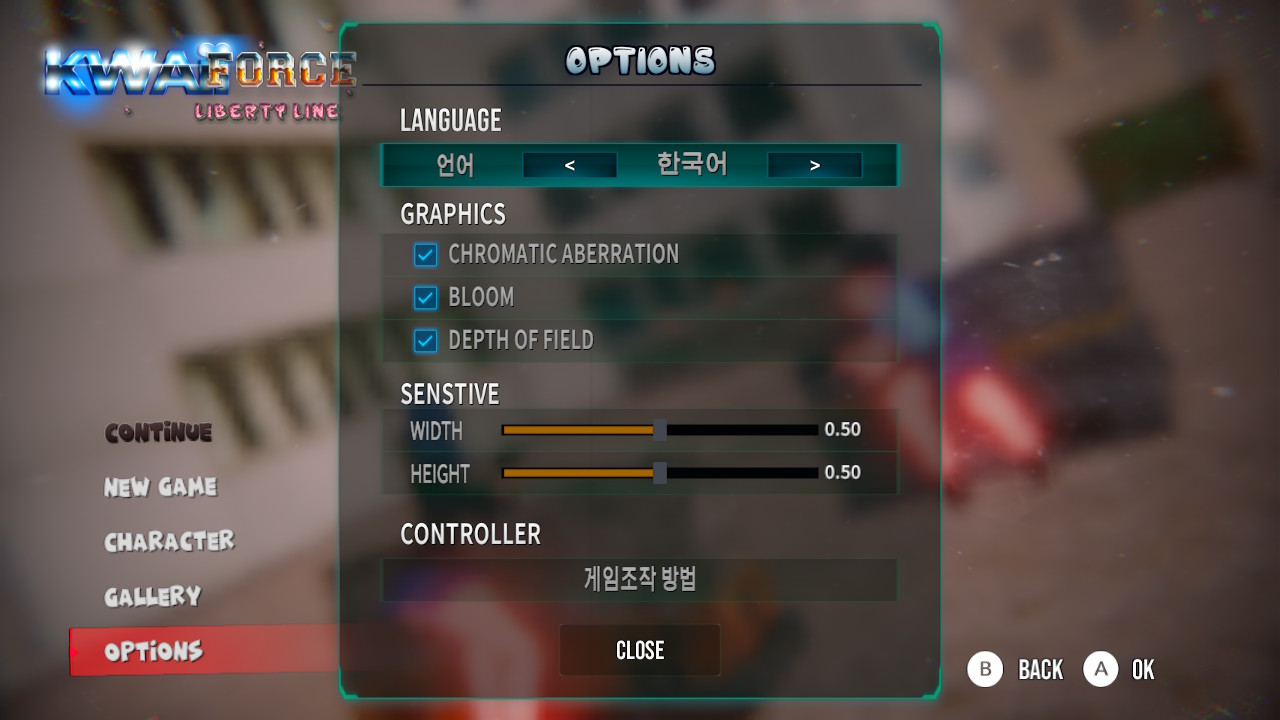Viewport: 1280px width, 720px height.
Task: Close the Options panel
Action: (640, 650)
